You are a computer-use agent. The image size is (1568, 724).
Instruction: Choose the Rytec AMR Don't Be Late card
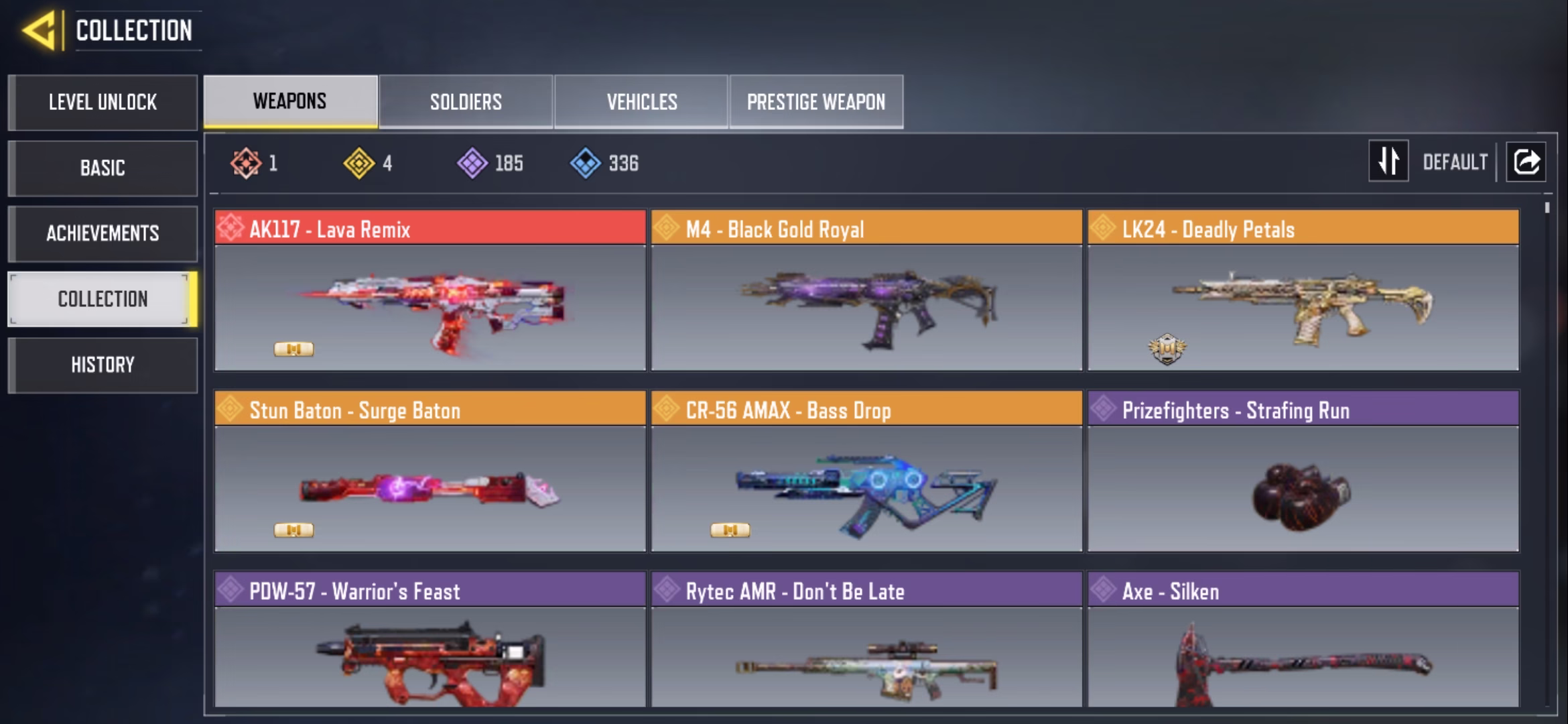[x=866, y=640]
